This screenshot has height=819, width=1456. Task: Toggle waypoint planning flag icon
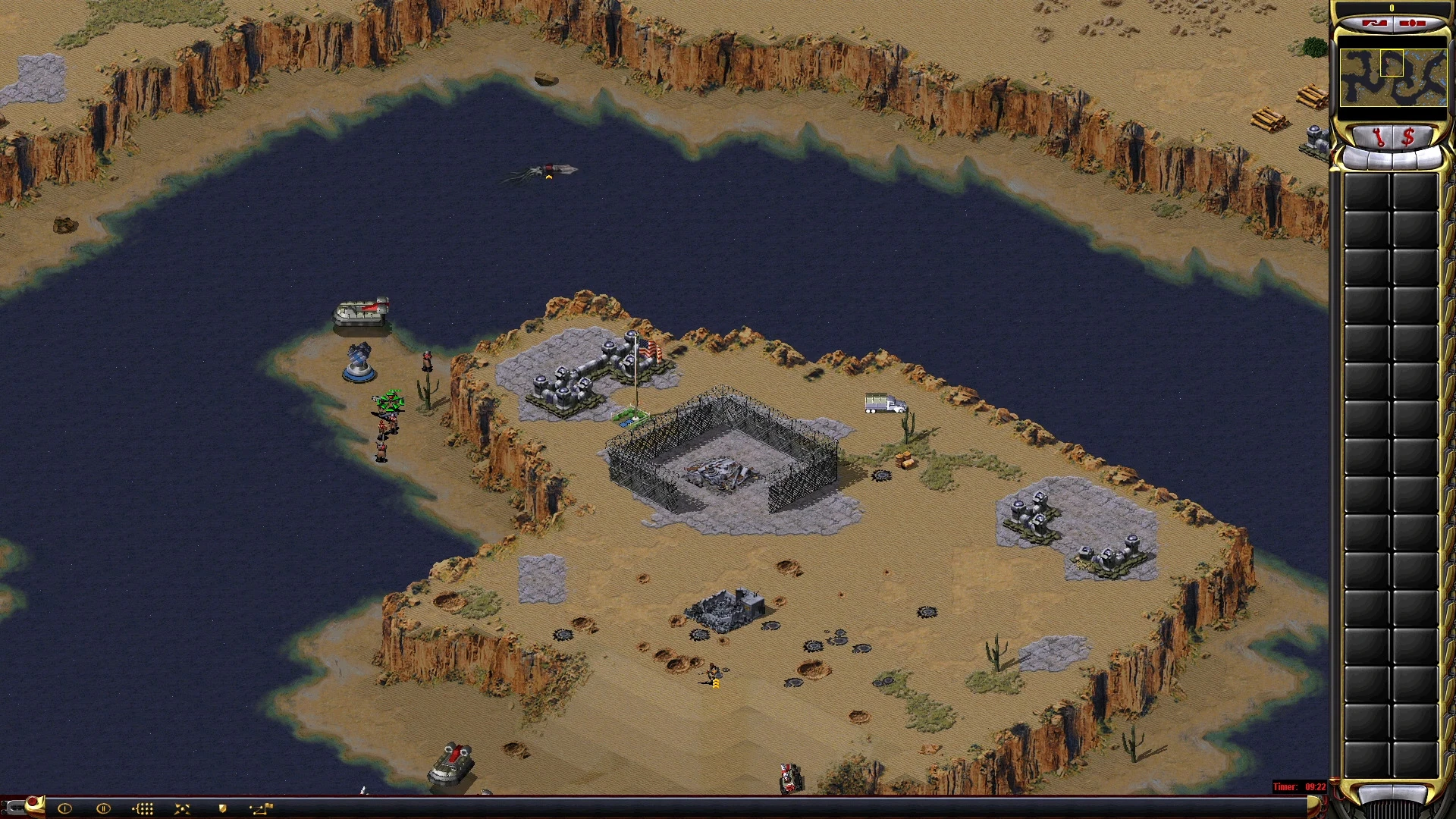tap(262, 808)
